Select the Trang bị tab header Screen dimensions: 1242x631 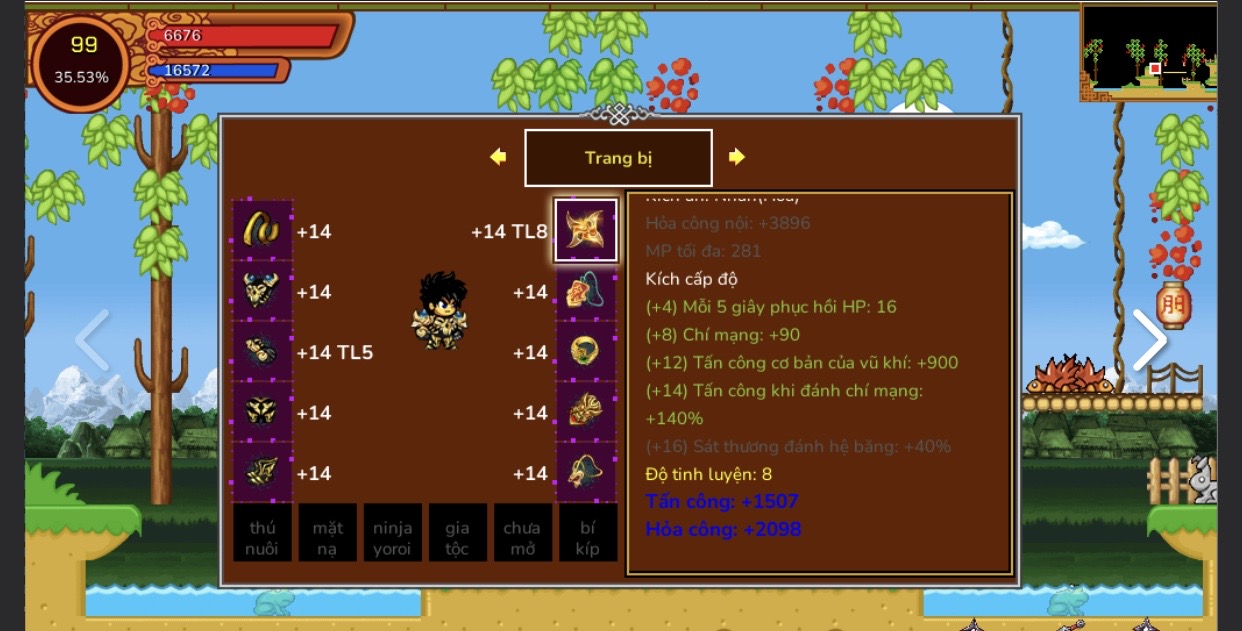(x=618, y=158)
